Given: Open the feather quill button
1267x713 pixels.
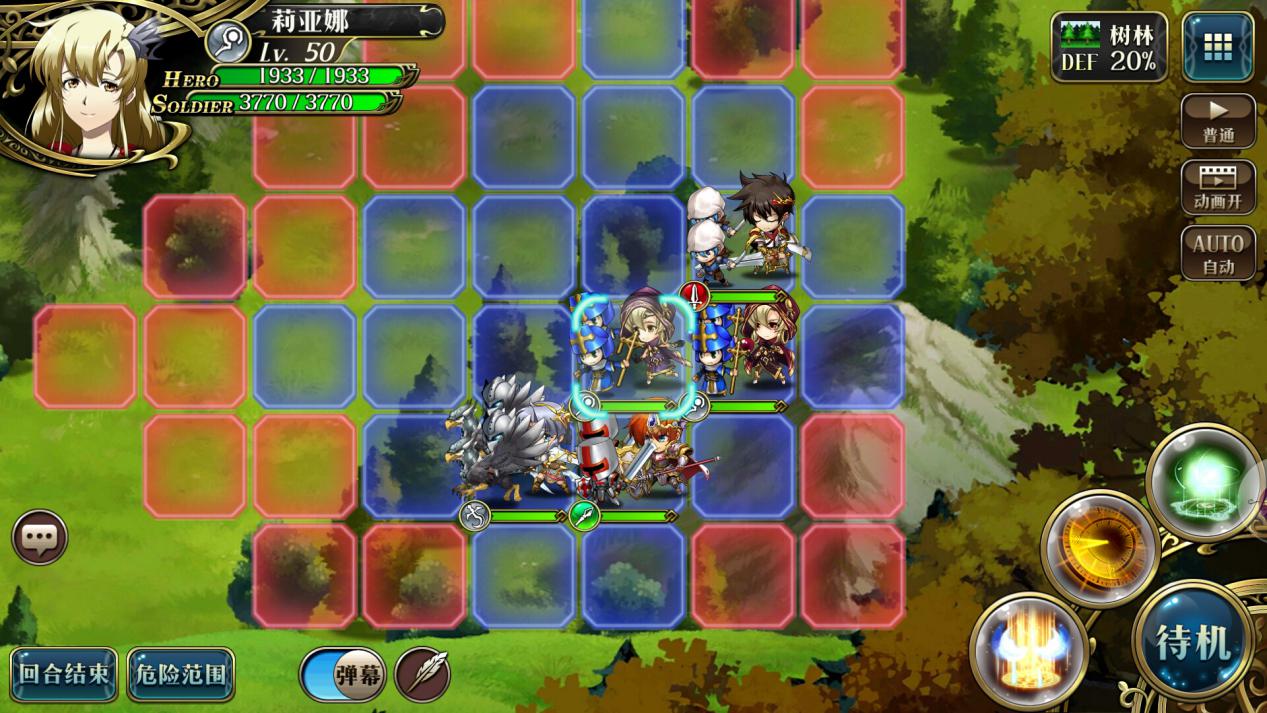Looking at the screenshot, I should [422, 675].
